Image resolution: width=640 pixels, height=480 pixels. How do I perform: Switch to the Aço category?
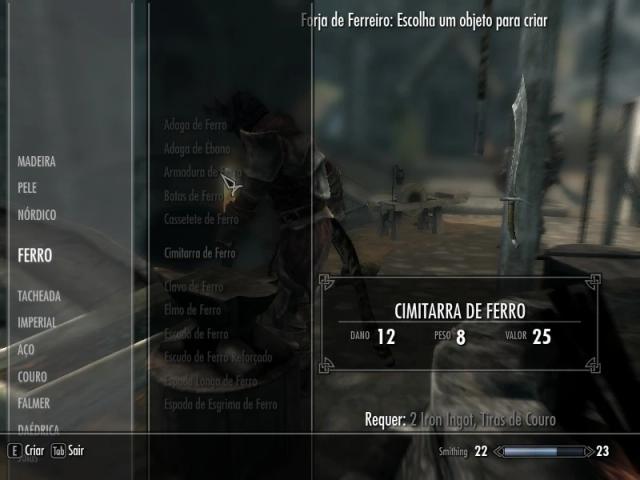pyautogui.click(x=26, y=350)
